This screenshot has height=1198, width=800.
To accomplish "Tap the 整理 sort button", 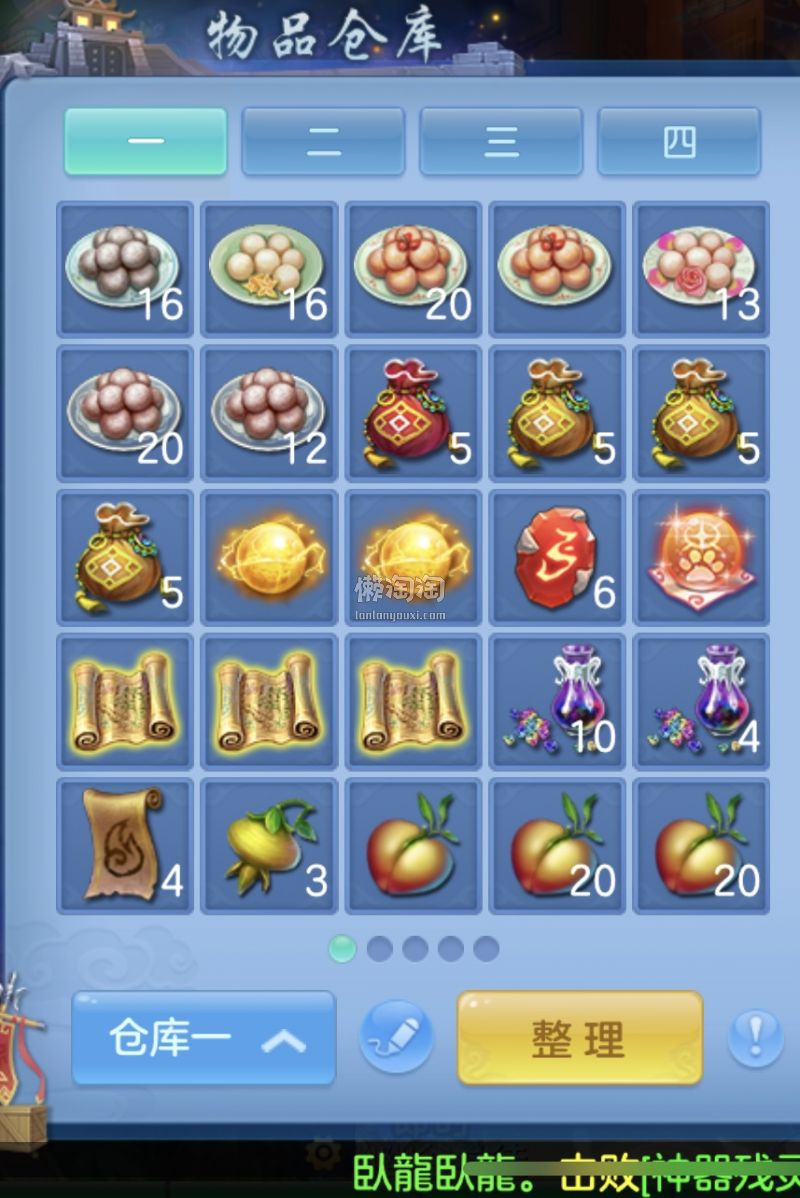I will 580,1038.
